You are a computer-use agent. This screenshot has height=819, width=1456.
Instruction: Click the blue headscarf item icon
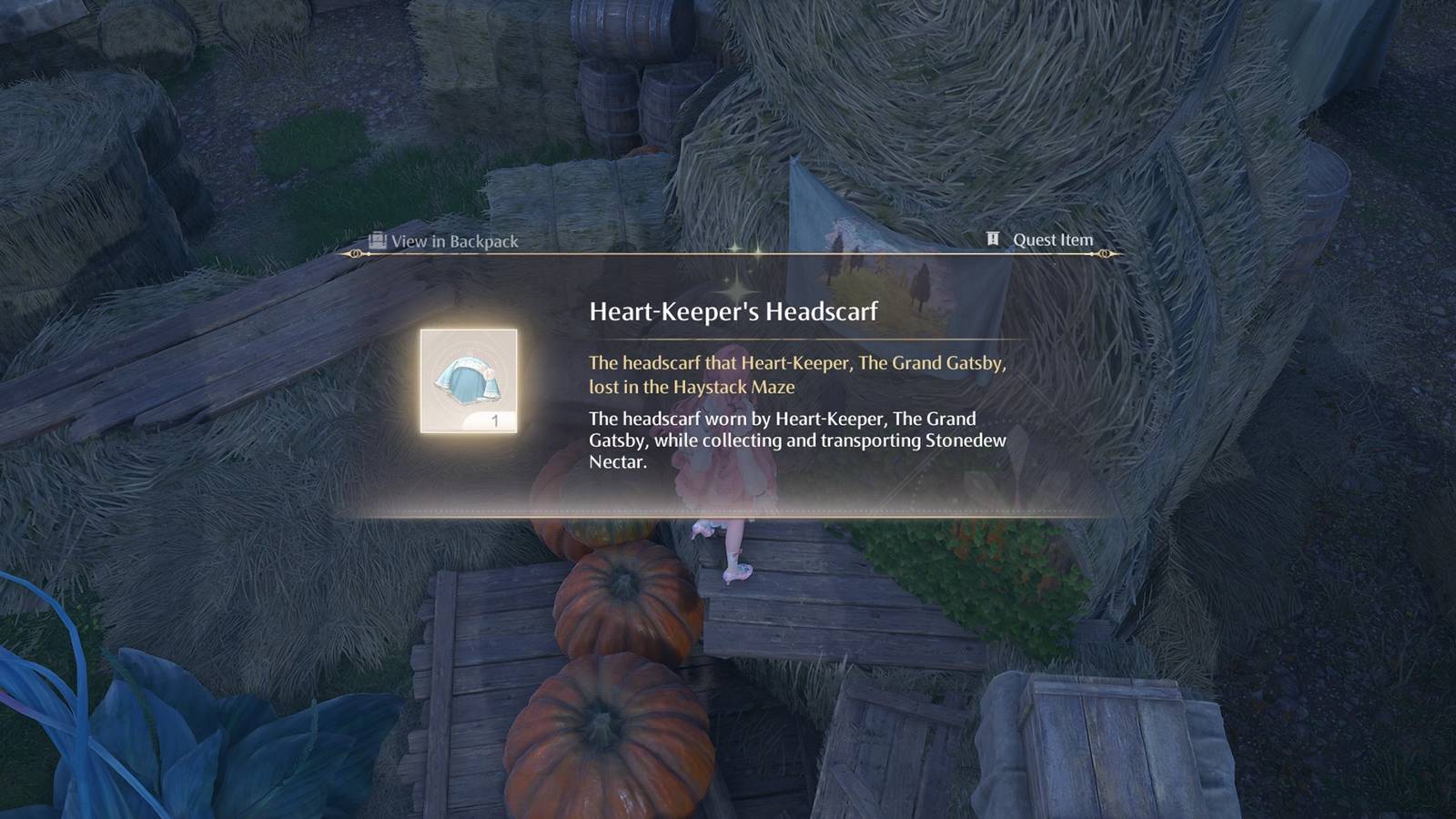[x=471, y=378]
